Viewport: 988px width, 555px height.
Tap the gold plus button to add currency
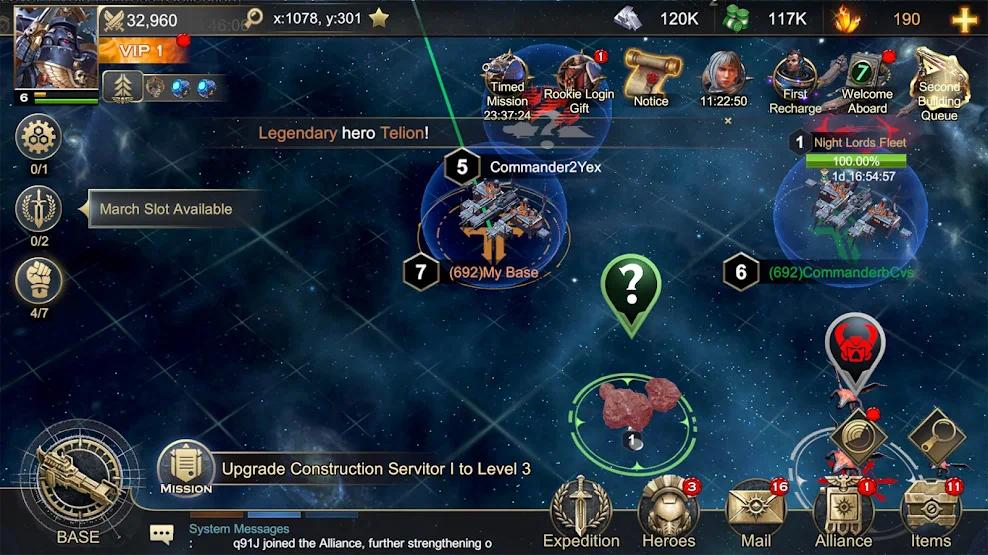click(x=964, y=19)
